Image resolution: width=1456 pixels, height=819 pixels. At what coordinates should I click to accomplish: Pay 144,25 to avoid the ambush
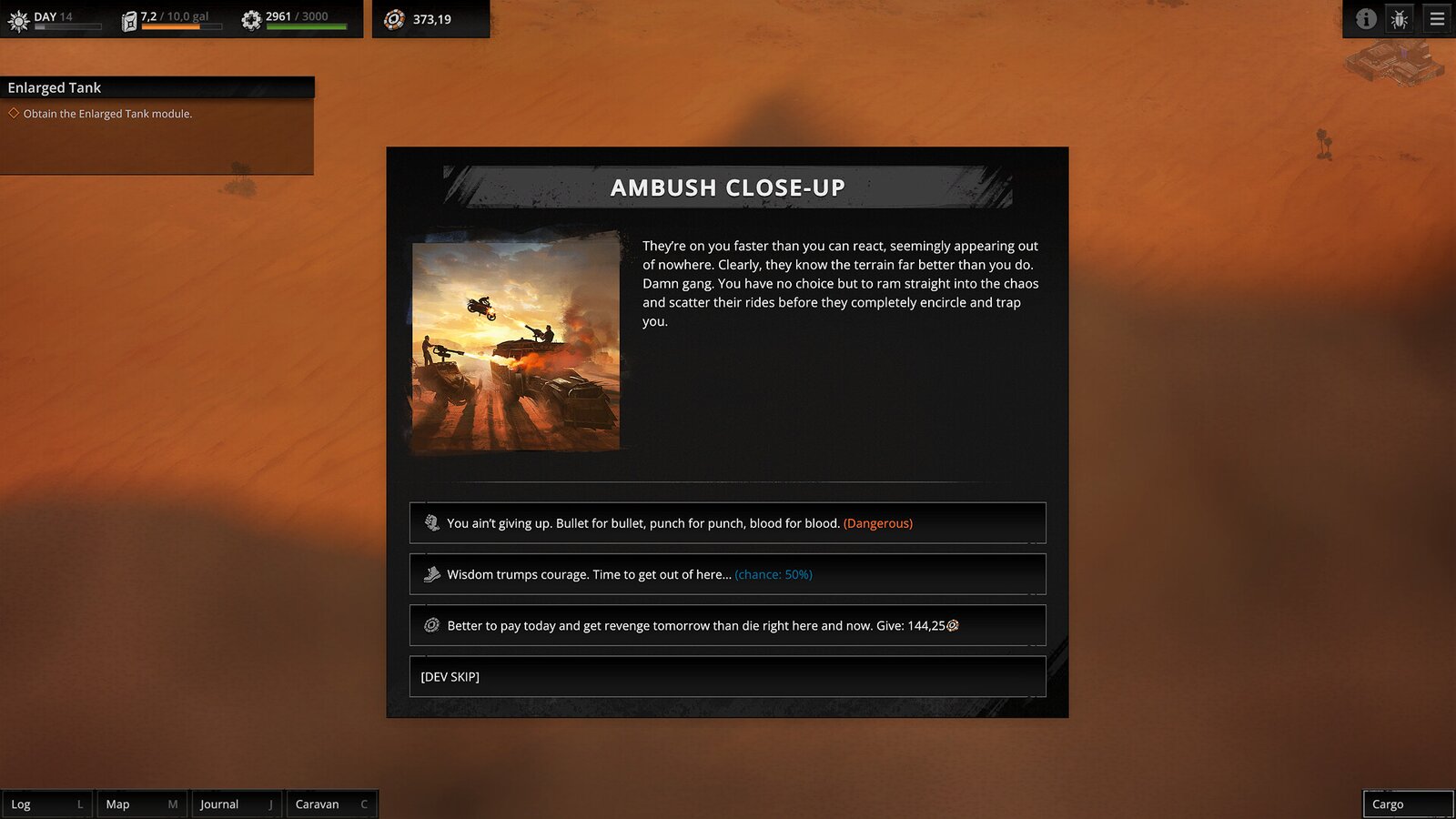click(x=728, y=625)
